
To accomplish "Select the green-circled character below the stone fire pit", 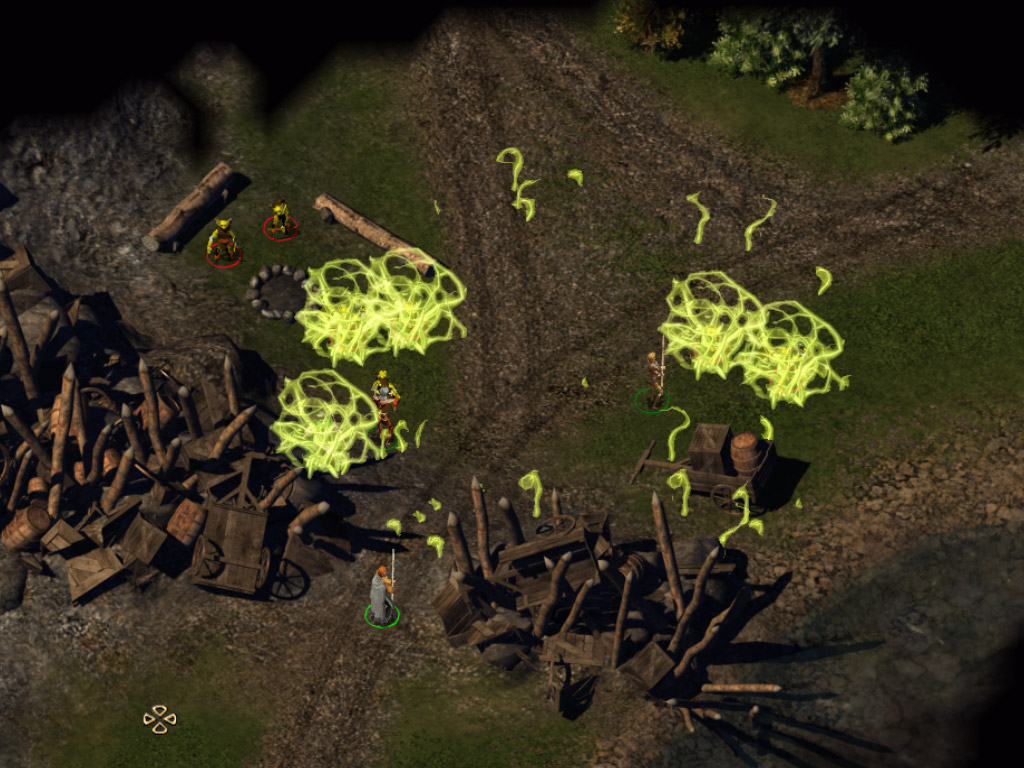I will point(385,404).
